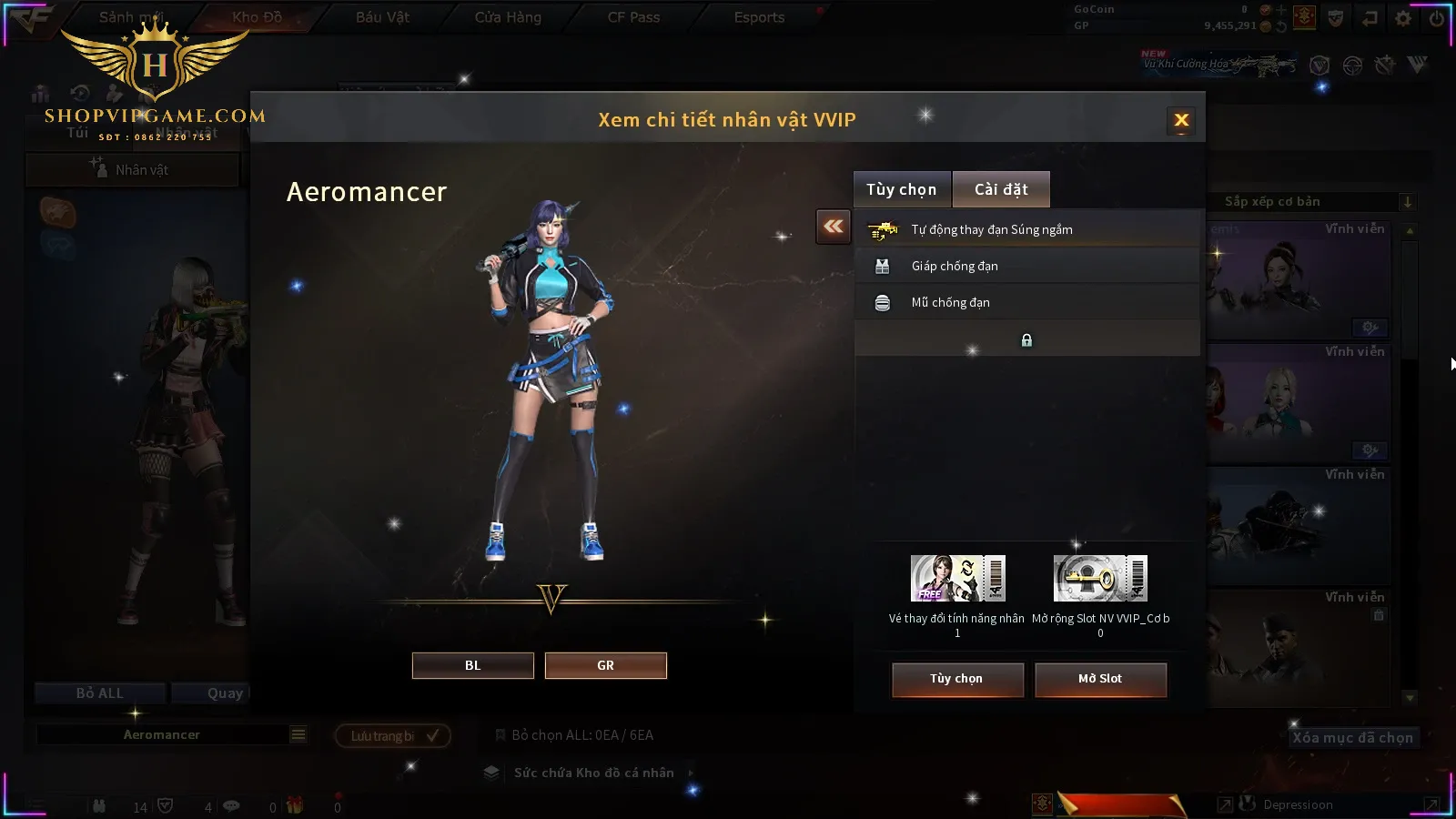Select the BL team button
This screenshot has height=819, width=1456.
click(x=472, y=665)
